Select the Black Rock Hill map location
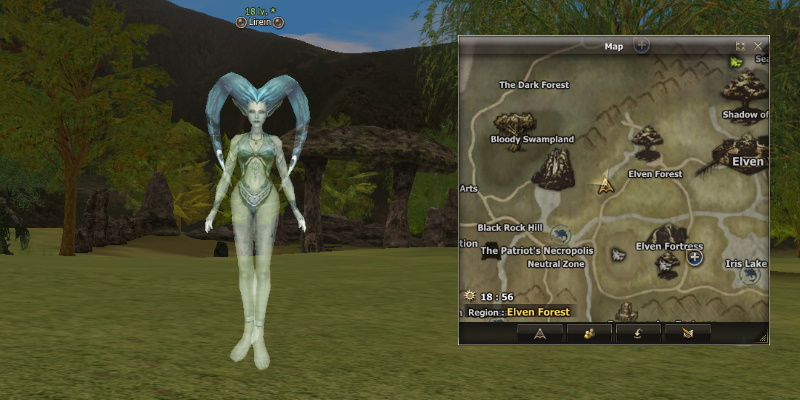This screenshot has width=800, height=400. point(508,228)
